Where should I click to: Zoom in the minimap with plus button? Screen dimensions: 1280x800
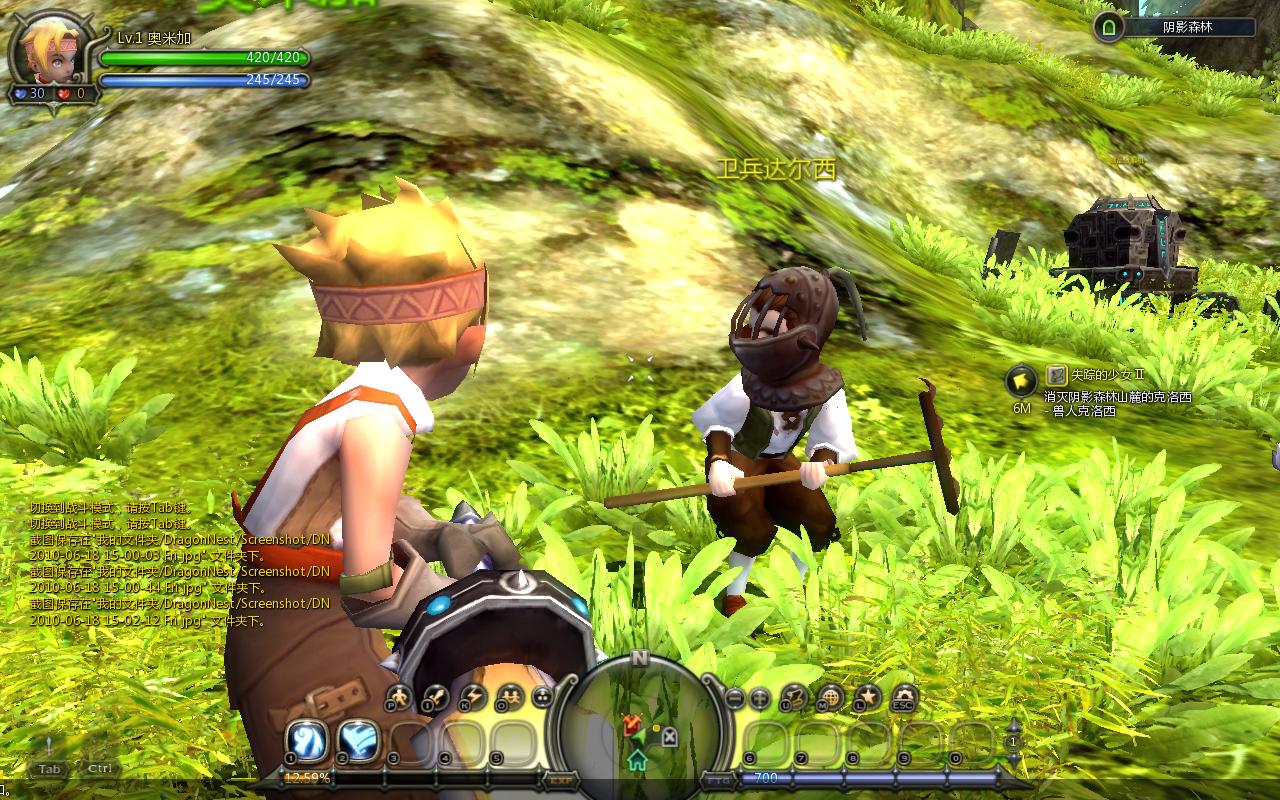click(760, 699)
